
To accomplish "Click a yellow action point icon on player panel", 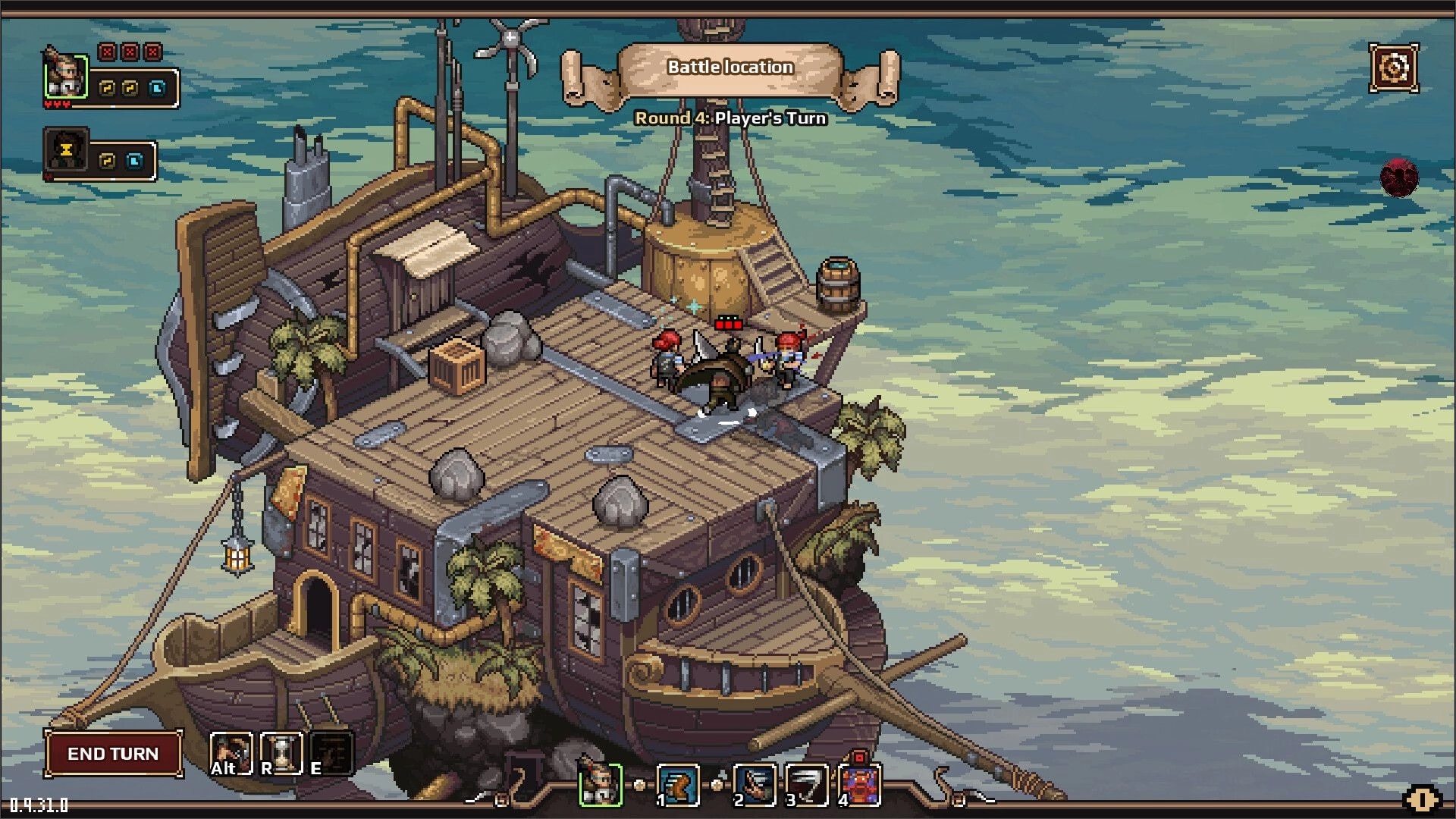I will [x=107, y=88].
